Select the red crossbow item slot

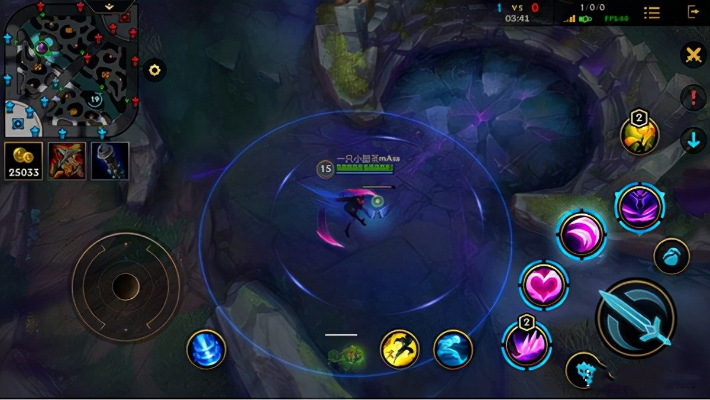[x=66, y=161]
